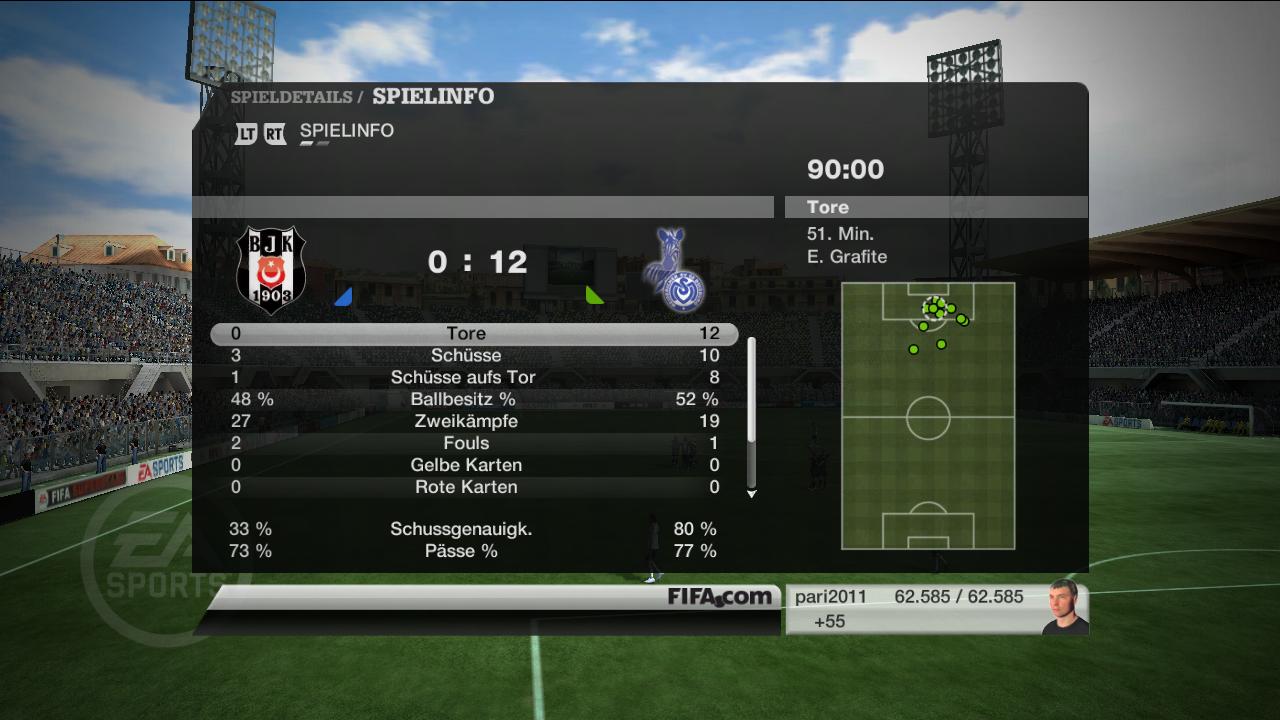Open the pari2011 gamer card avatar

[x=1064, y=607]
